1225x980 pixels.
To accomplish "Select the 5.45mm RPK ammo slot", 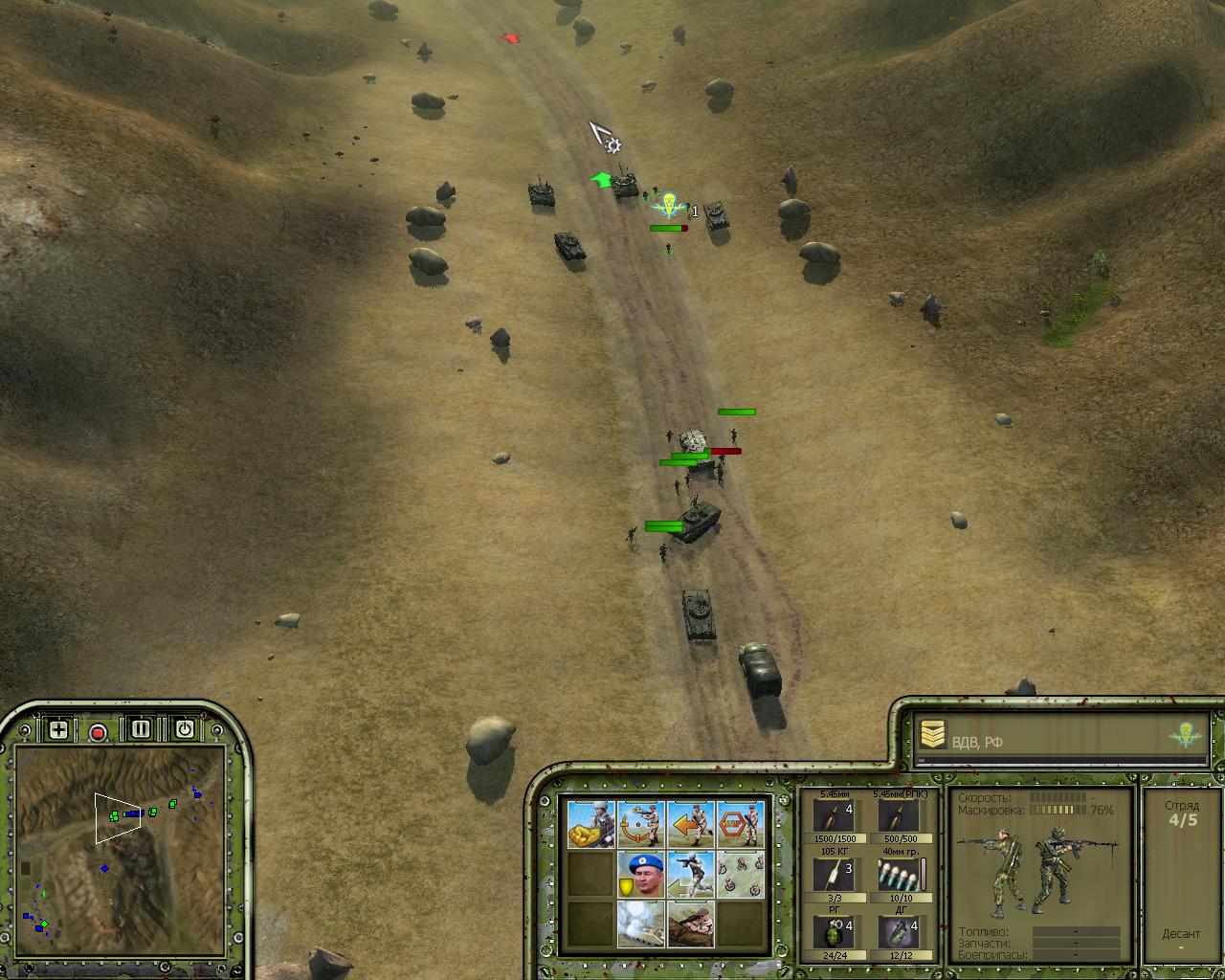I will pos(899,816).
